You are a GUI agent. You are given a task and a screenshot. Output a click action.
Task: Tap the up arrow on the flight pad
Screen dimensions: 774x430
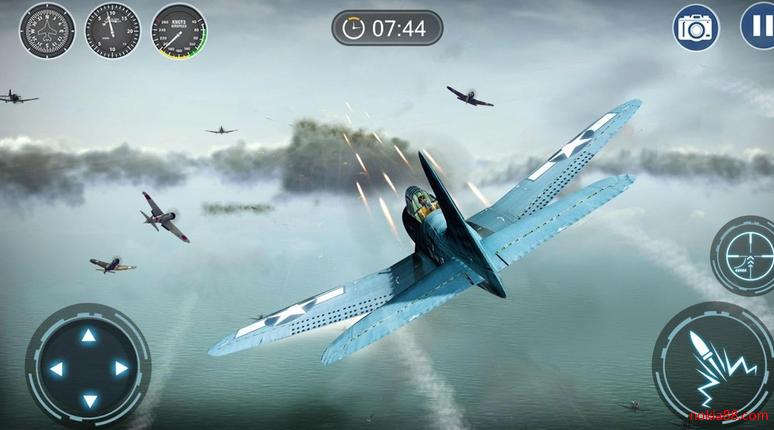[x=88, y=336]
